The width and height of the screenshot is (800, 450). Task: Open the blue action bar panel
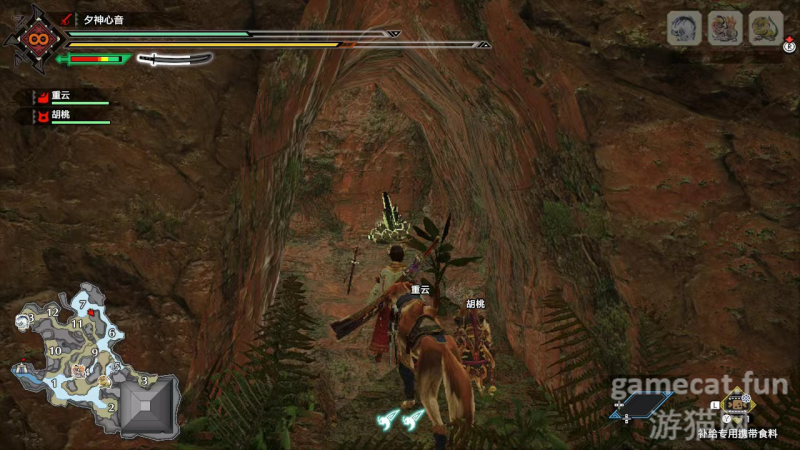click(641, 405)
